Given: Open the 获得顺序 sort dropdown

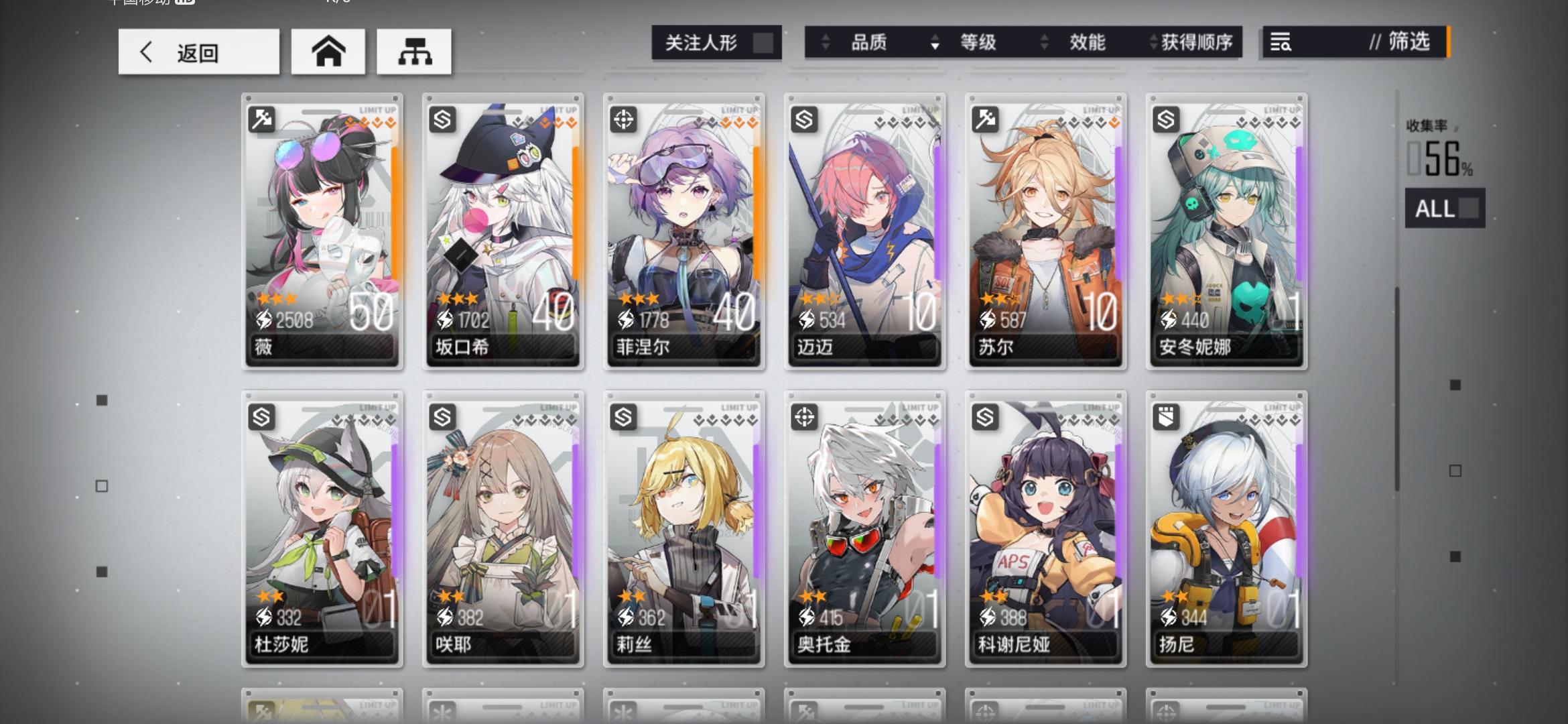Looking at the screenshot, I should (1195, 42).
